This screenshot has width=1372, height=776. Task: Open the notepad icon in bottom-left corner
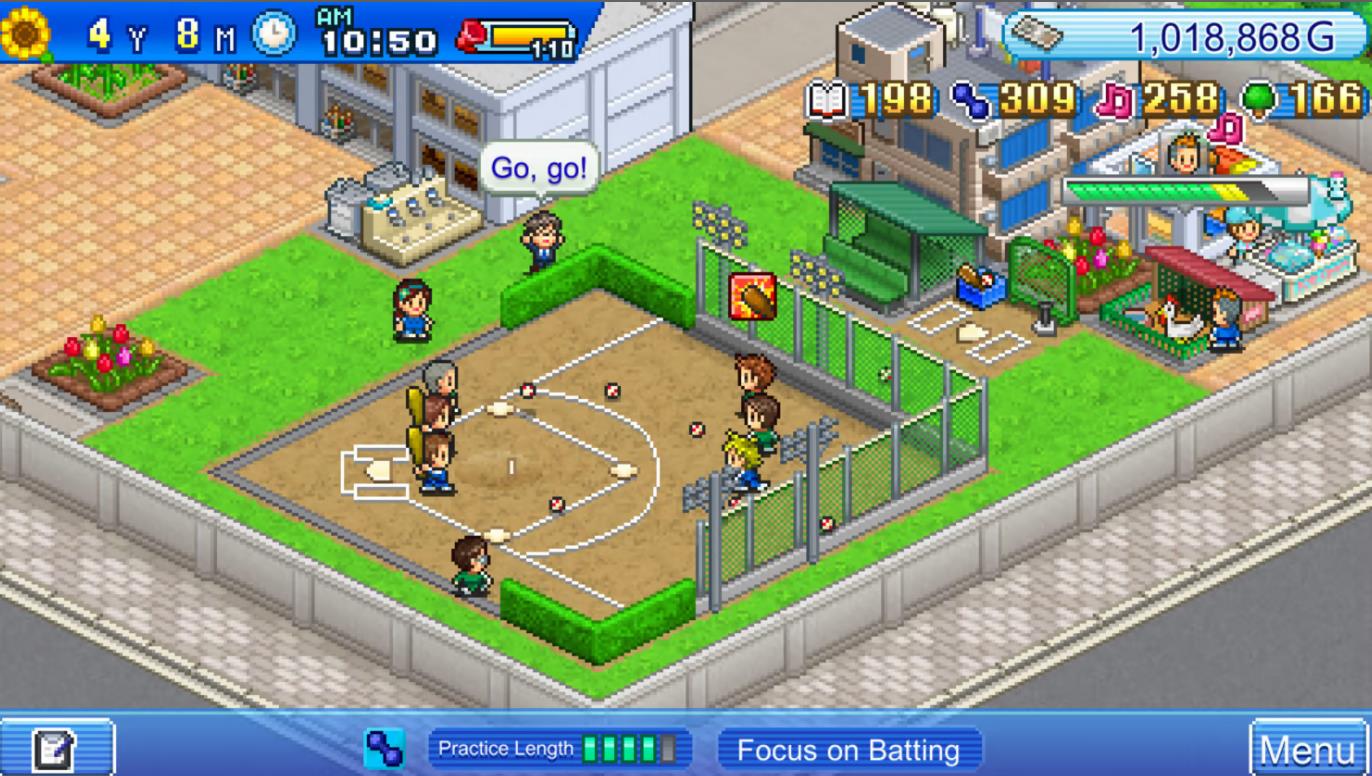[57, 747]
